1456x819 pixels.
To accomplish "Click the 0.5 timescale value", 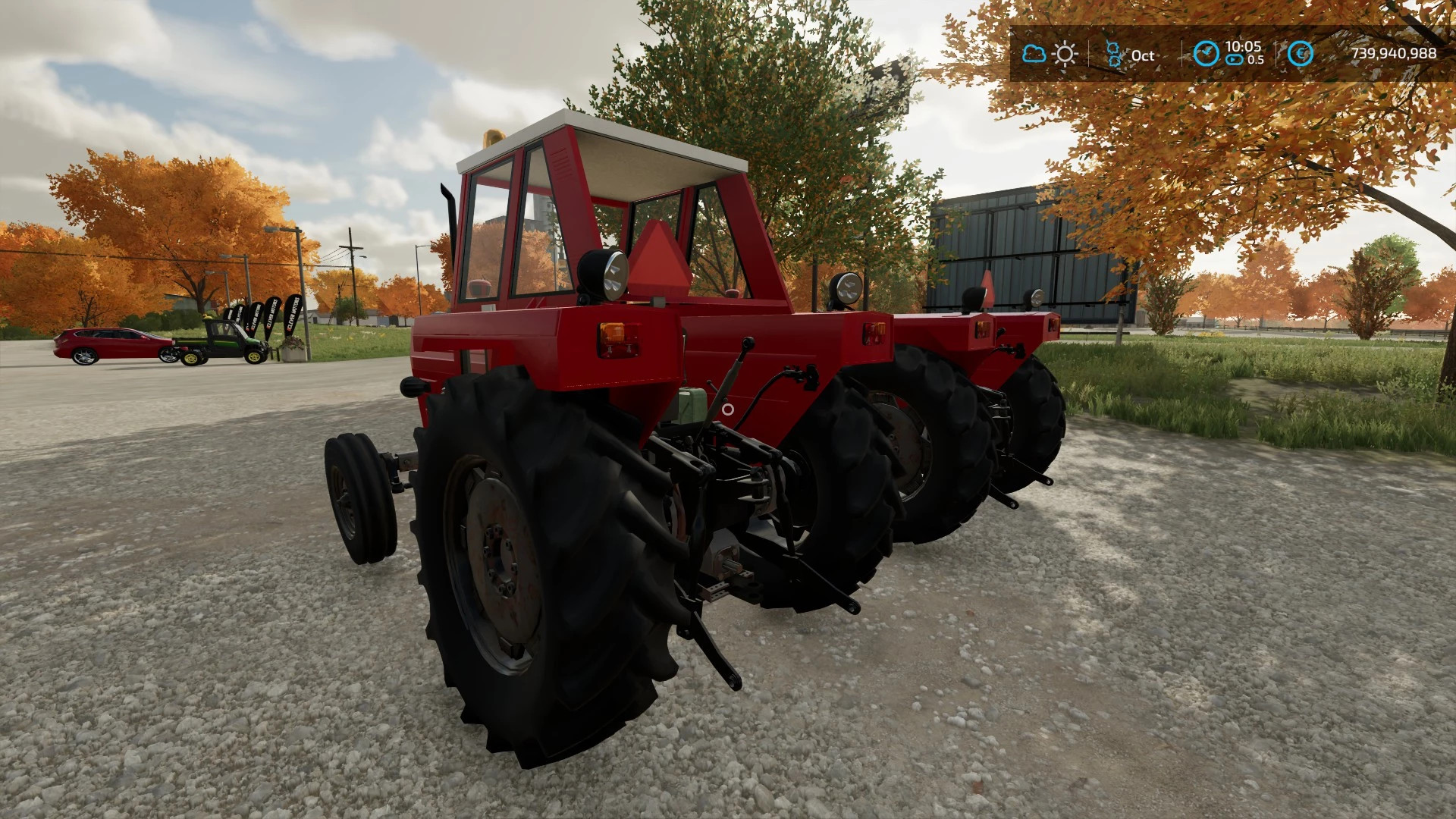I will pyautogui.click(x=1256, y=59).
